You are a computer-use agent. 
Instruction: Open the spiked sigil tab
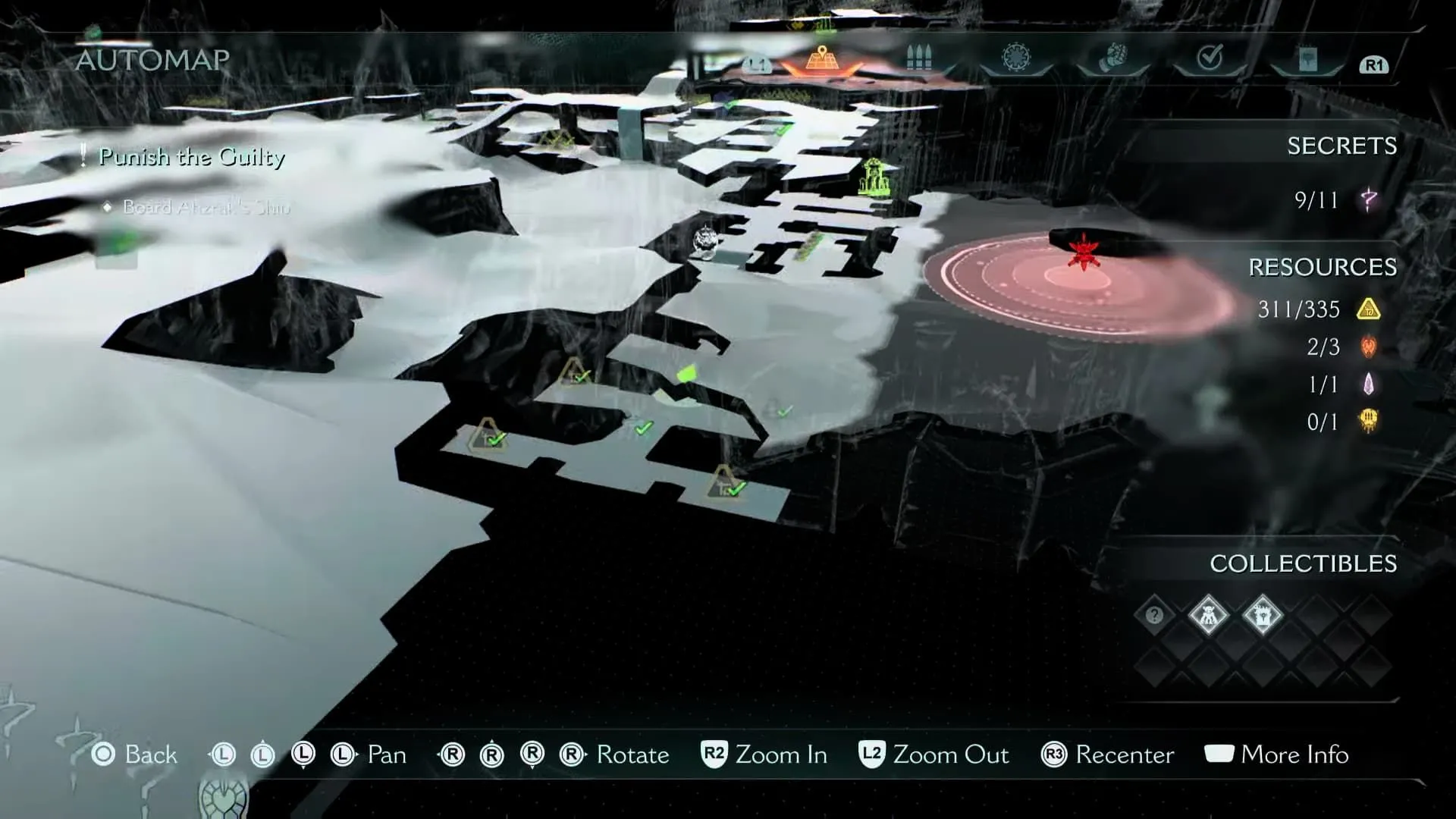pos(1015,58)
